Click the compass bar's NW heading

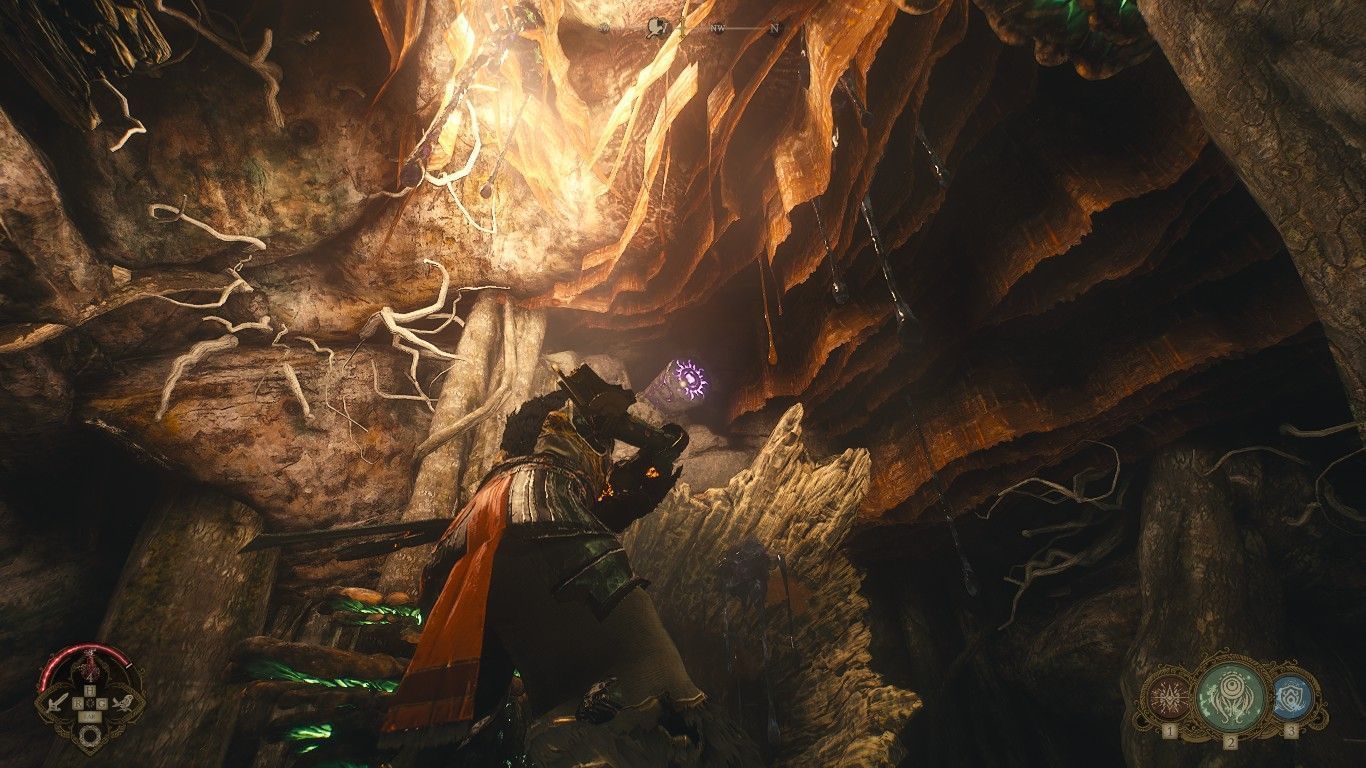pyautogui.click(x=718, y=29)
